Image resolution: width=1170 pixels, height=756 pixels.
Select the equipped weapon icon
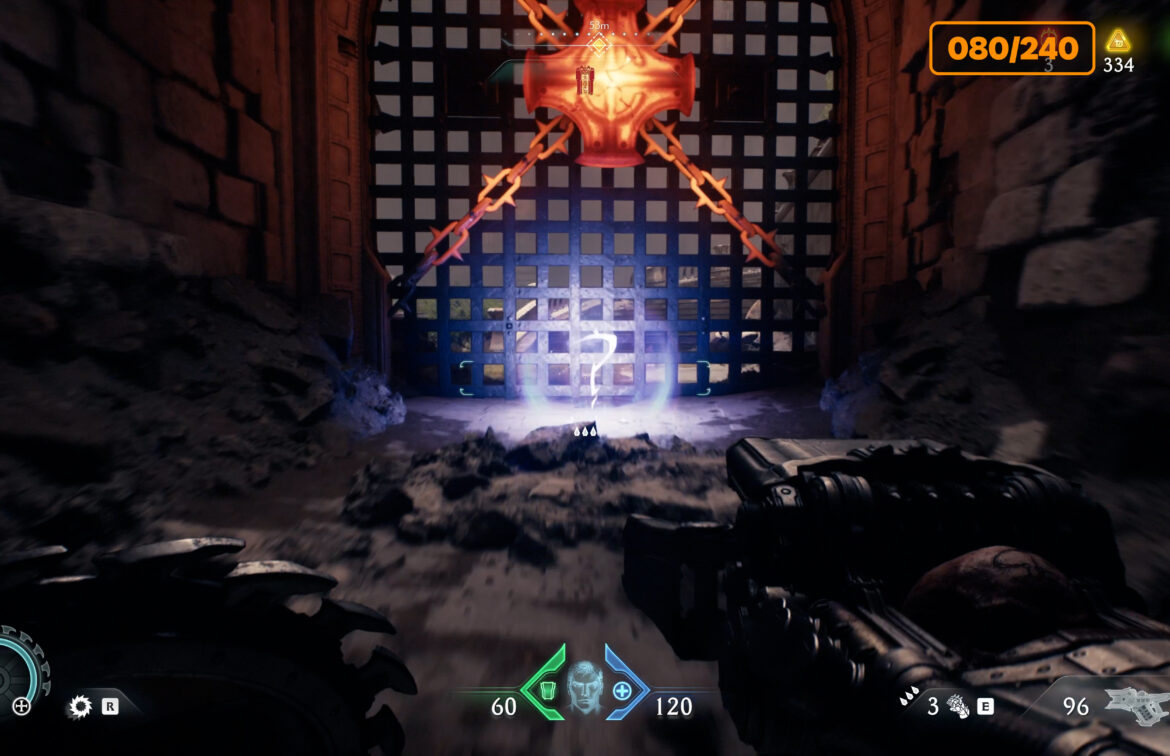coord(1134,704)
